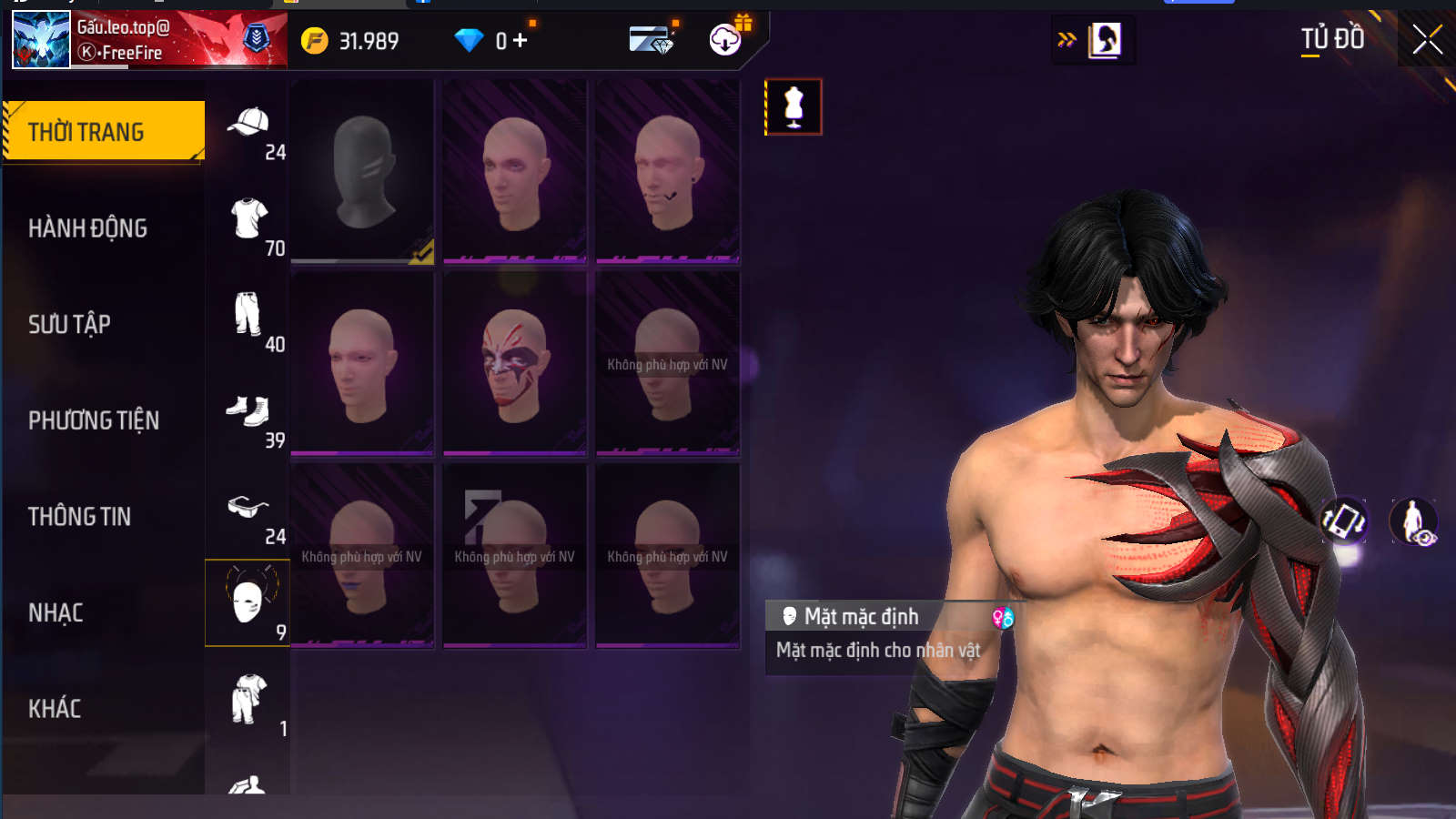Screen dimensions: 1456x819
Task: Switch to SƯU TẬP section
Action: (69, 324)
